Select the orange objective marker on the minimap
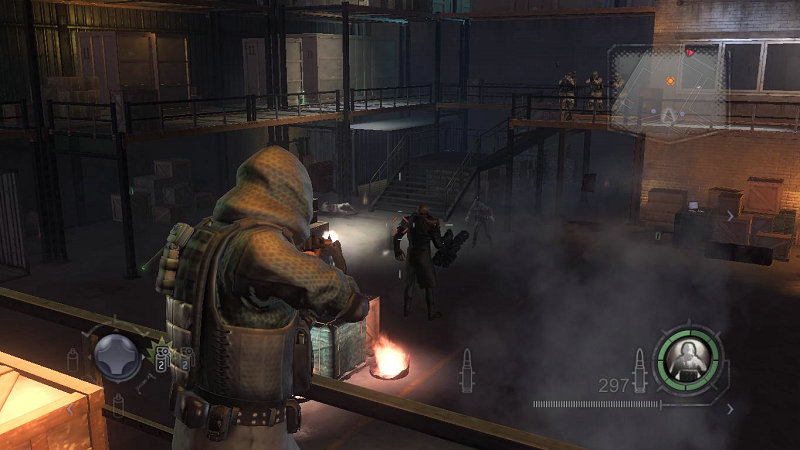The width and height of the screenshot is (800, 450). point(670,80)
